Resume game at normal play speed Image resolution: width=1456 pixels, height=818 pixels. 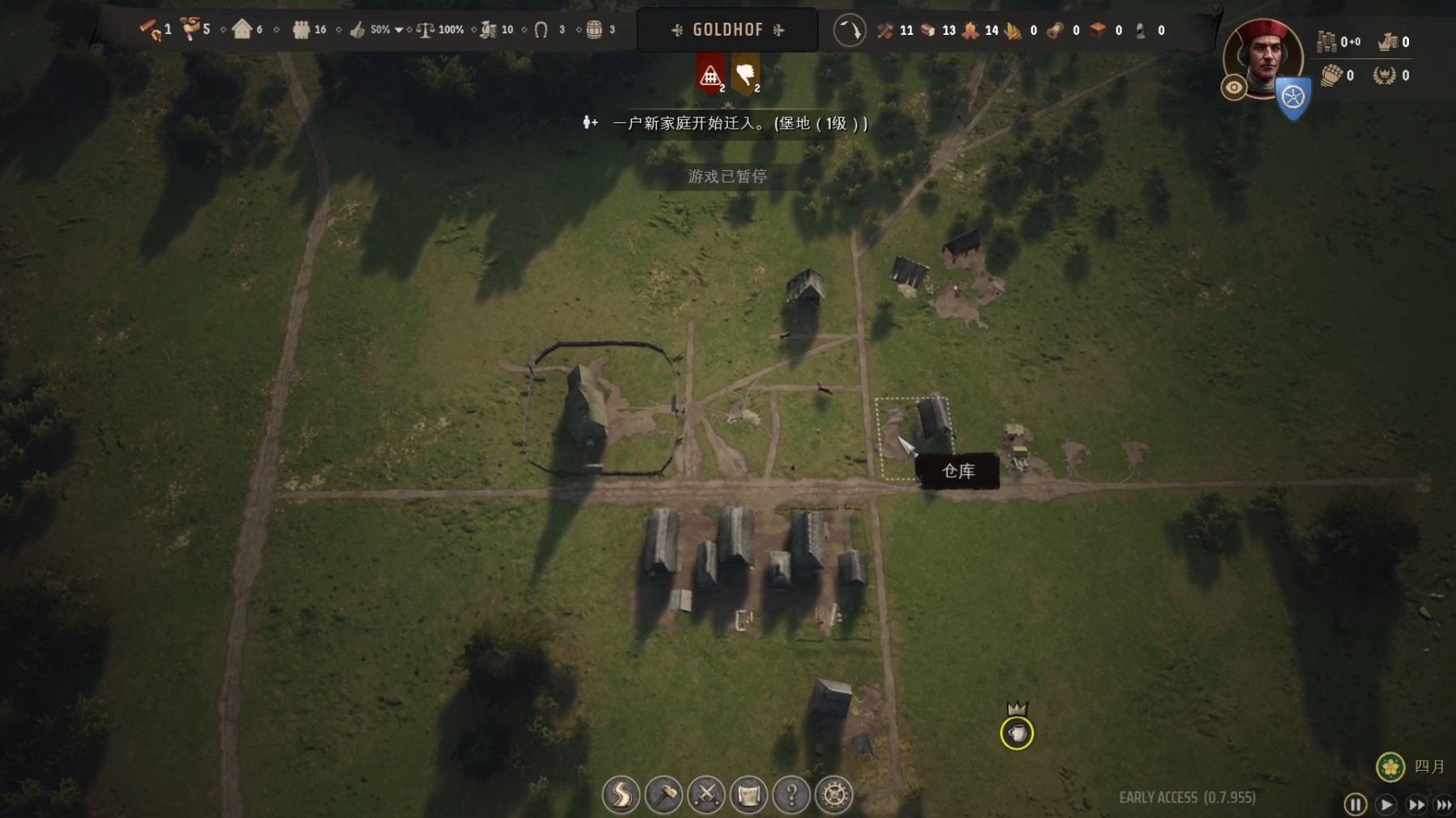click(x=1386, y=804)
